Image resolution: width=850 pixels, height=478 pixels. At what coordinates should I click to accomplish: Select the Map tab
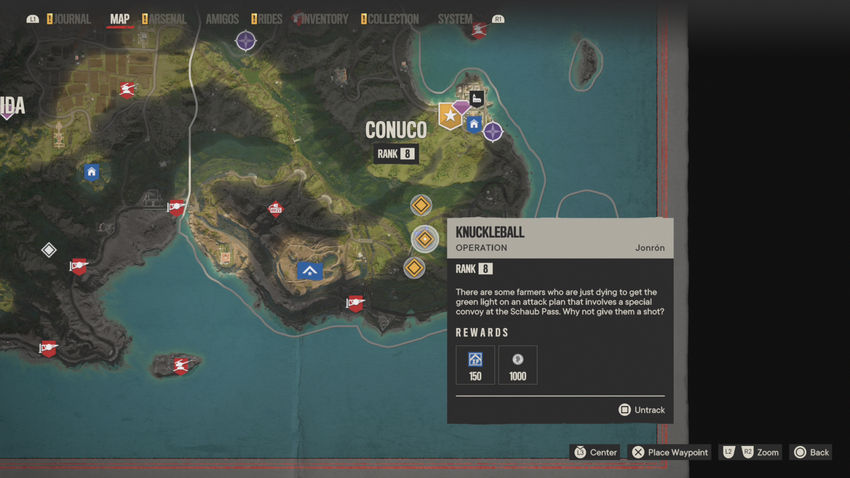click(120, 19)
